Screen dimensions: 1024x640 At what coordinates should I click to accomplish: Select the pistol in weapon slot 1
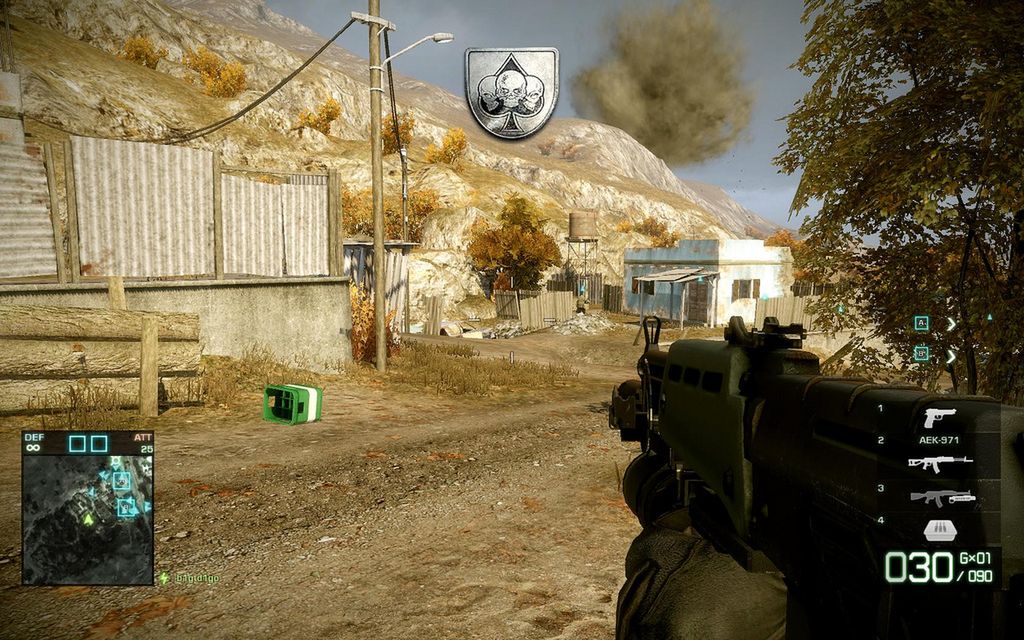pos(938,417)
